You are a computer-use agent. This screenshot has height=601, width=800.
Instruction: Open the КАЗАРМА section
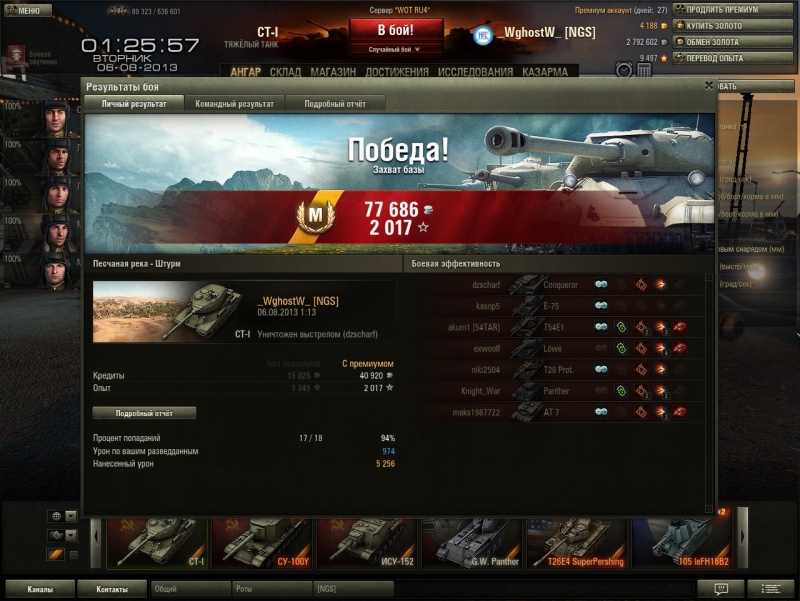tap(544, 72)
